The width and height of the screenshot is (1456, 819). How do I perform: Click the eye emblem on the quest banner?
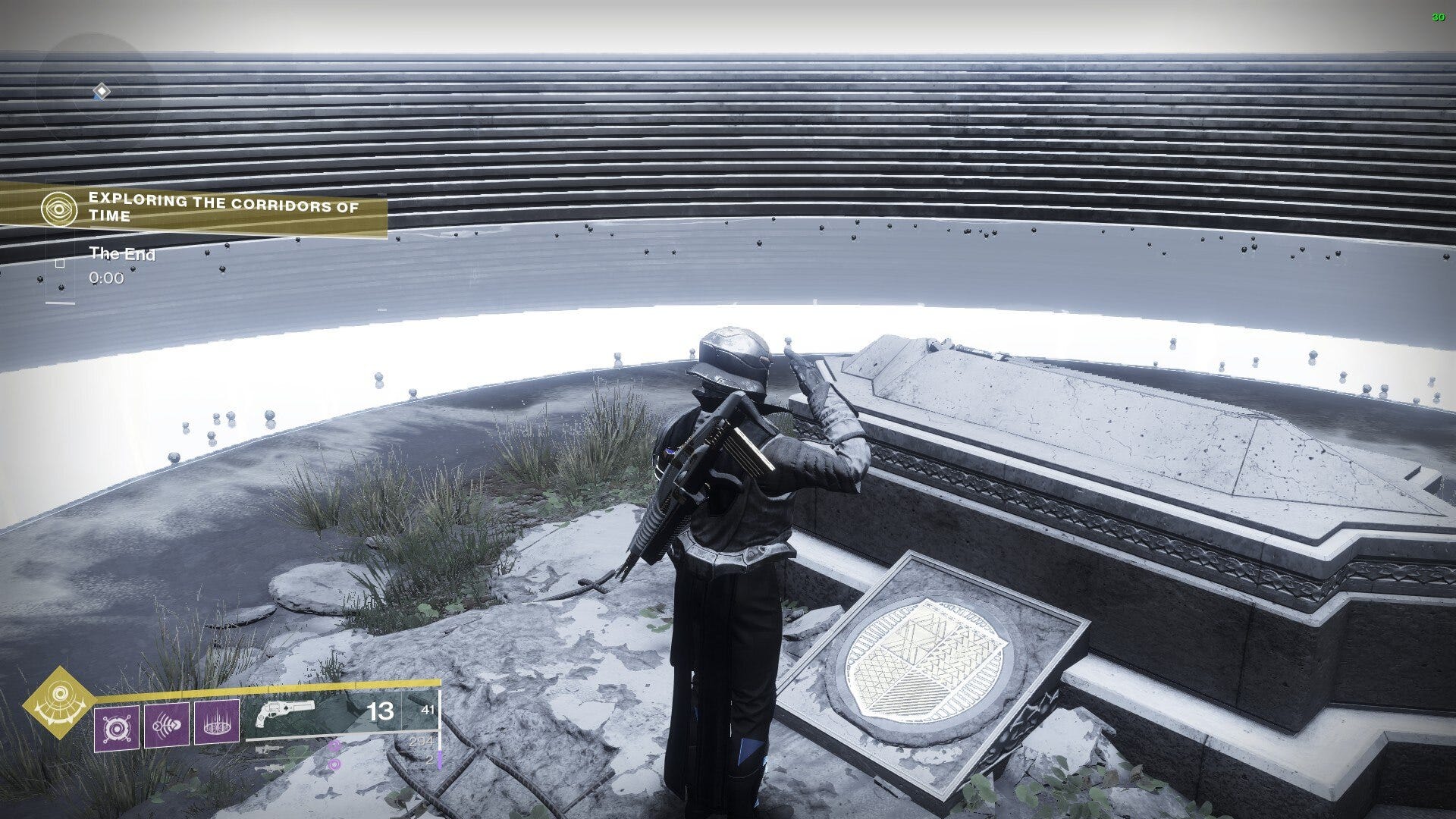click(60, 207)
